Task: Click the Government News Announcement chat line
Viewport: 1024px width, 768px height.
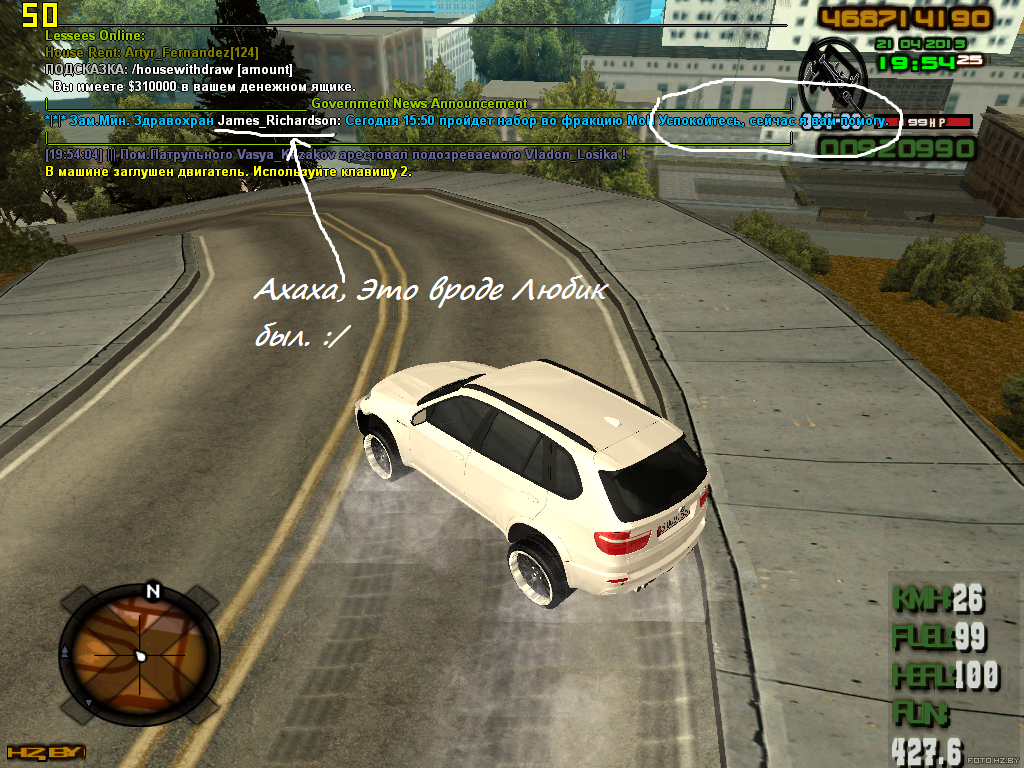Action: pyautogui.click(x=419, y=103)
